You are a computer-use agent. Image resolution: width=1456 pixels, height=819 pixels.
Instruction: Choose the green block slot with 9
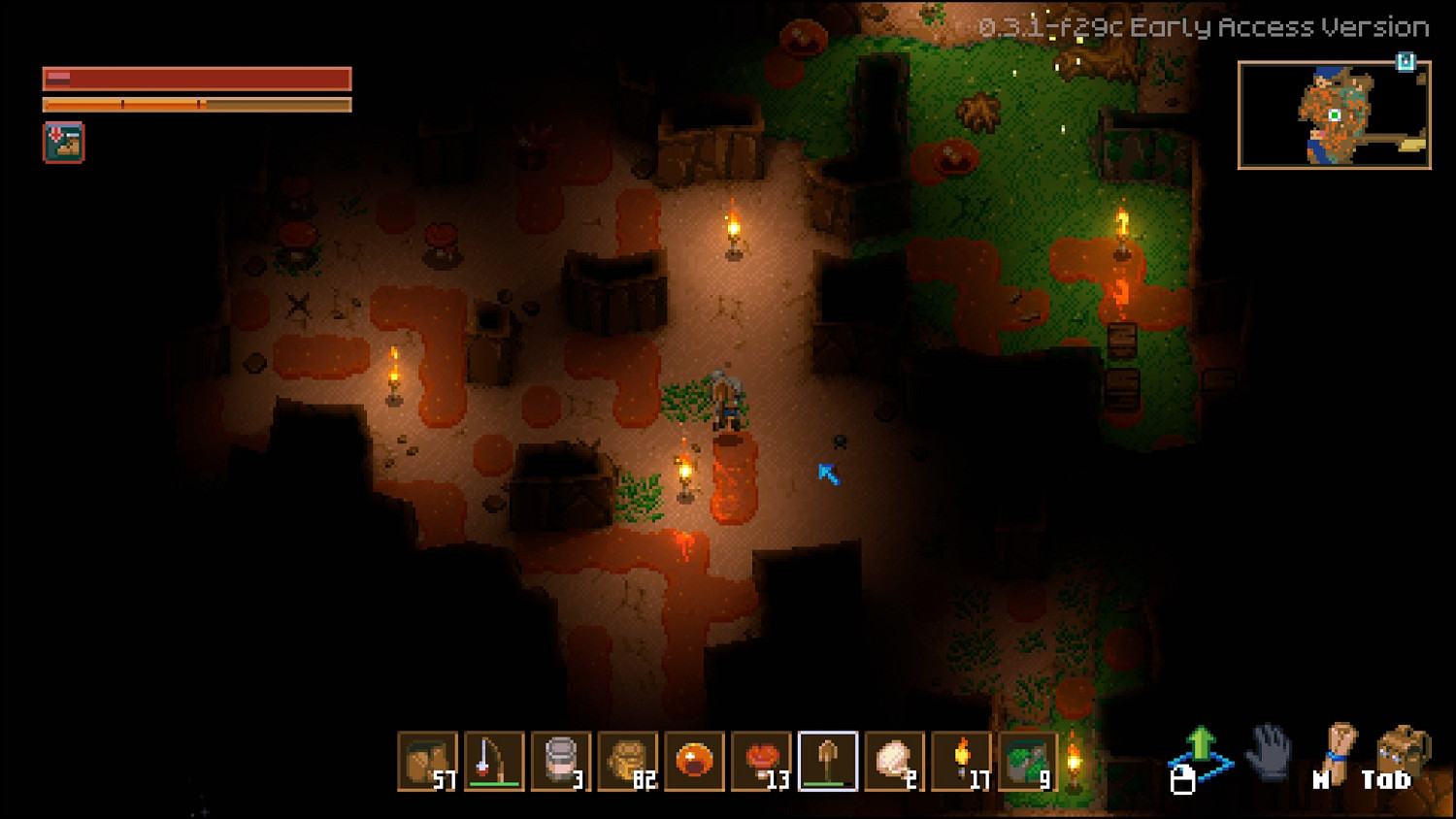[x=1028, y=762]
